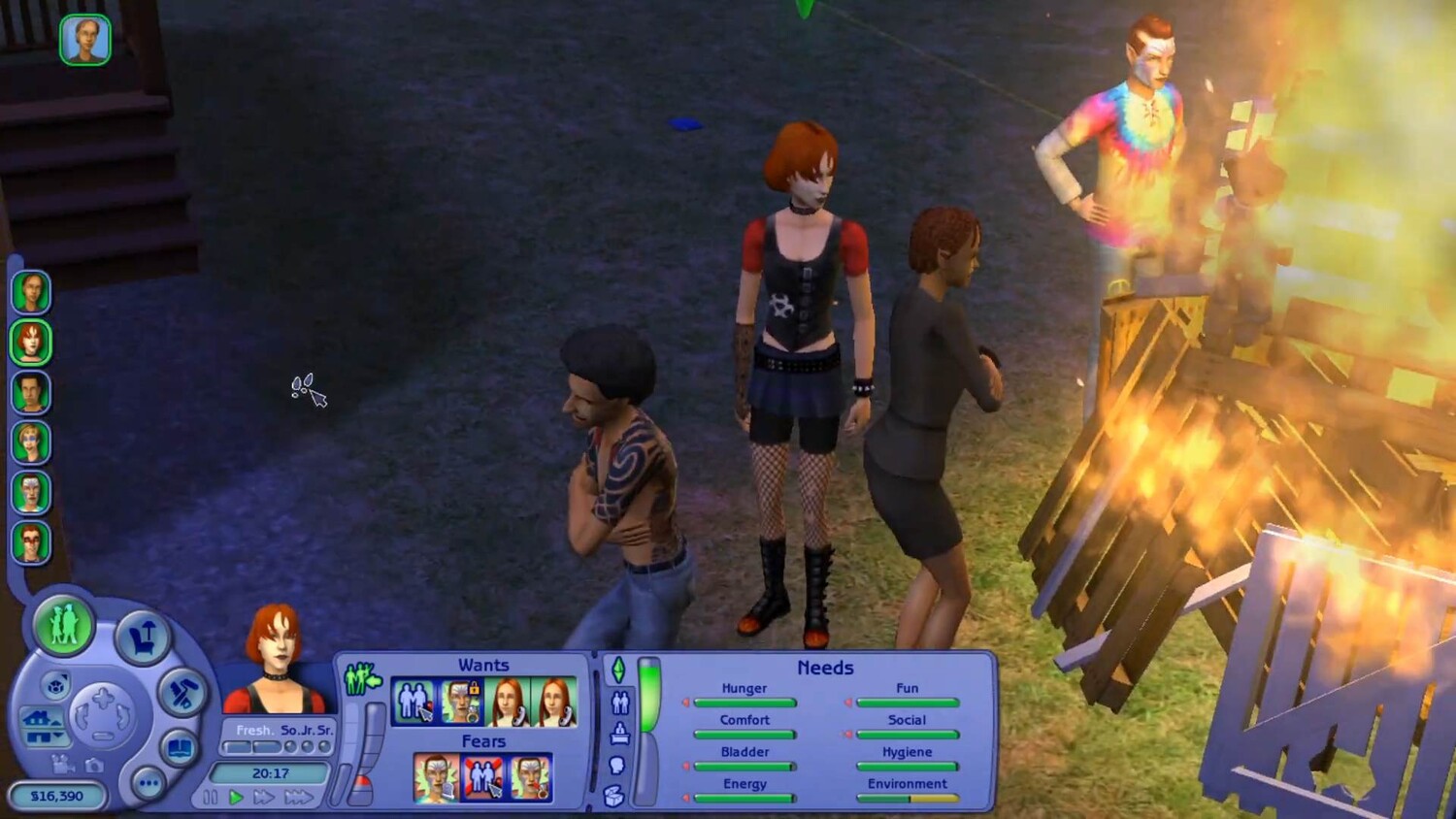Screen dimensions: 1456x819
Task: Switch to the top Sim in household list
Action: (31, 292)
